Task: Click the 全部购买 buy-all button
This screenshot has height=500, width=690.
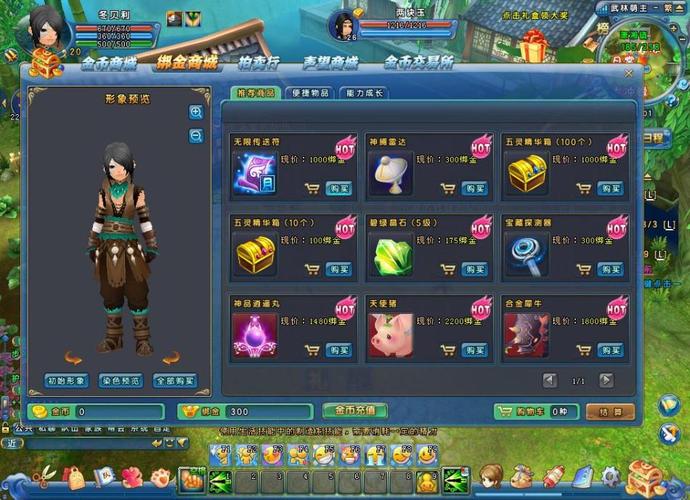Action: click(x=174, y=381)
